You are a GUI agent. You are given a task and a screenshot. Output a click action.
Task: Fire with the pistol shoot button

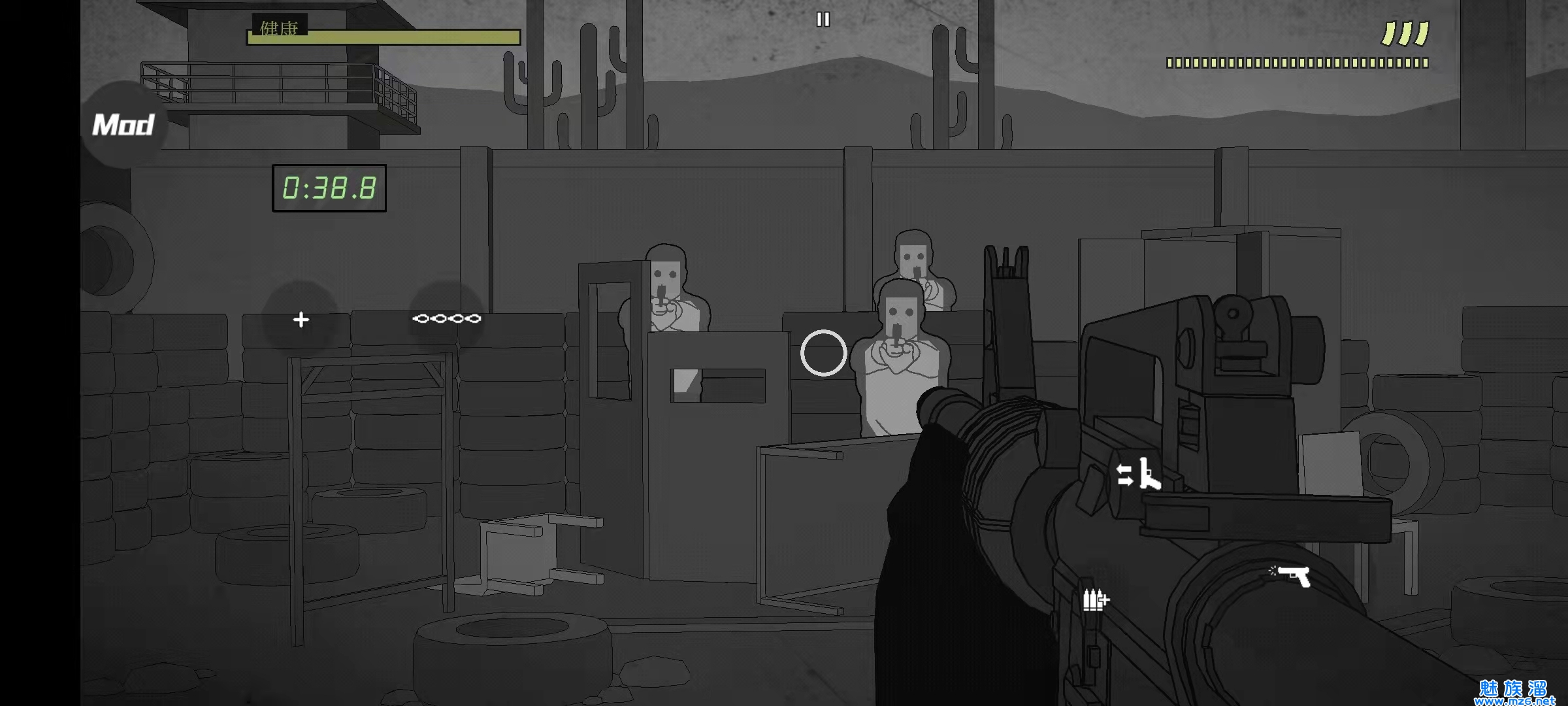point(1292,576)
